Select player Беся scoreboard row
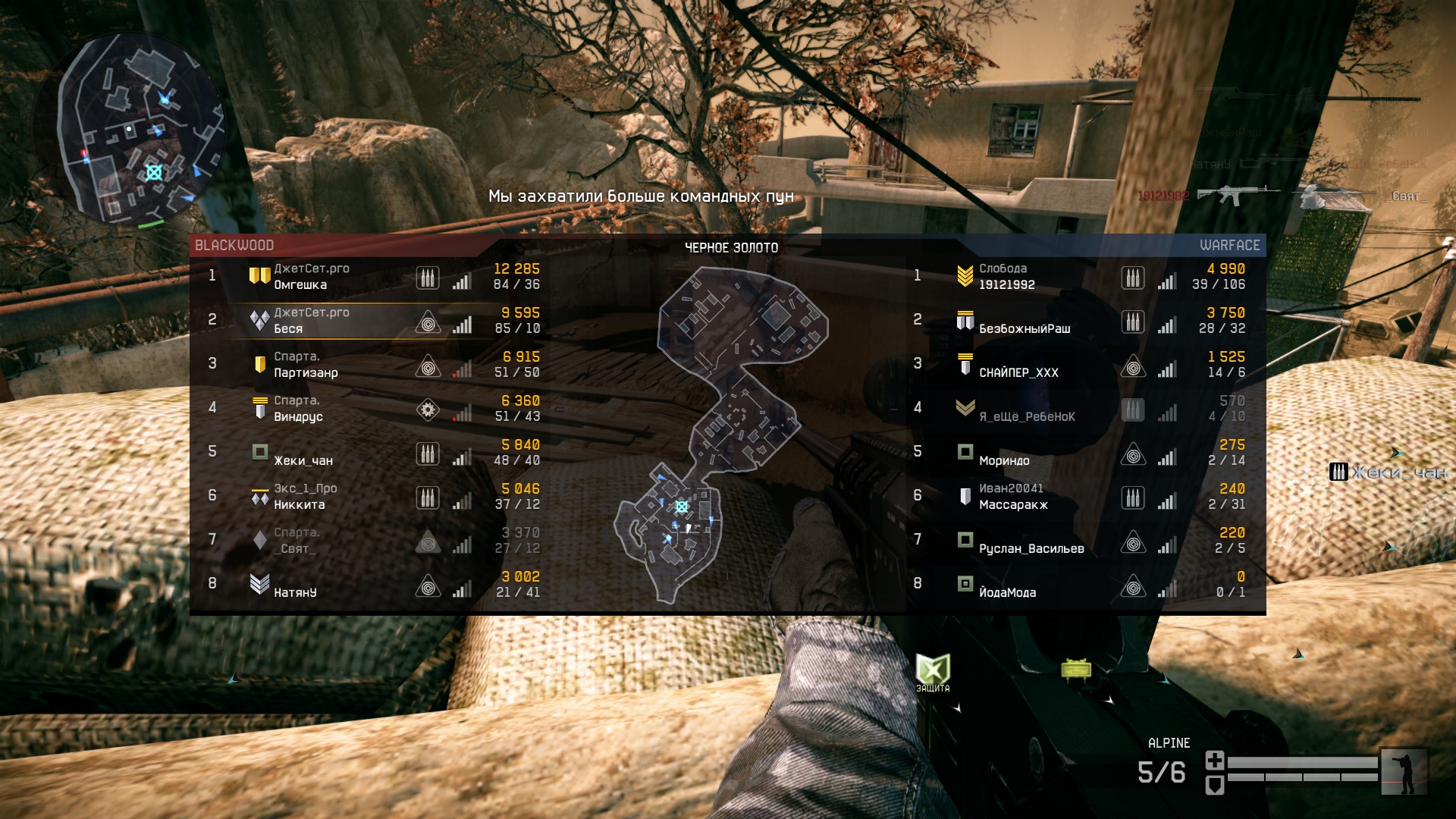 [288, 329]
